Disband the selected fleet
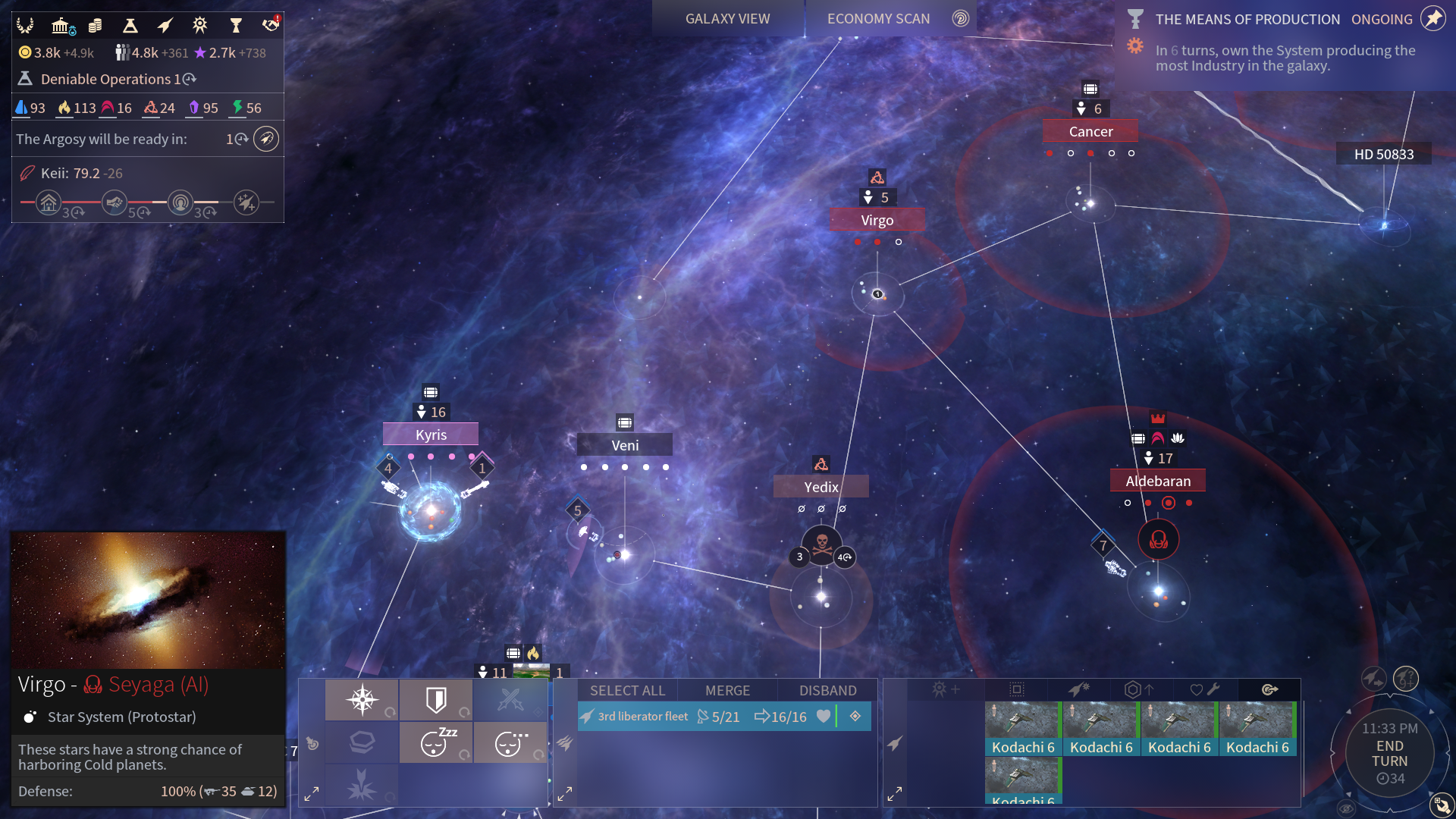 click(827, 691)
